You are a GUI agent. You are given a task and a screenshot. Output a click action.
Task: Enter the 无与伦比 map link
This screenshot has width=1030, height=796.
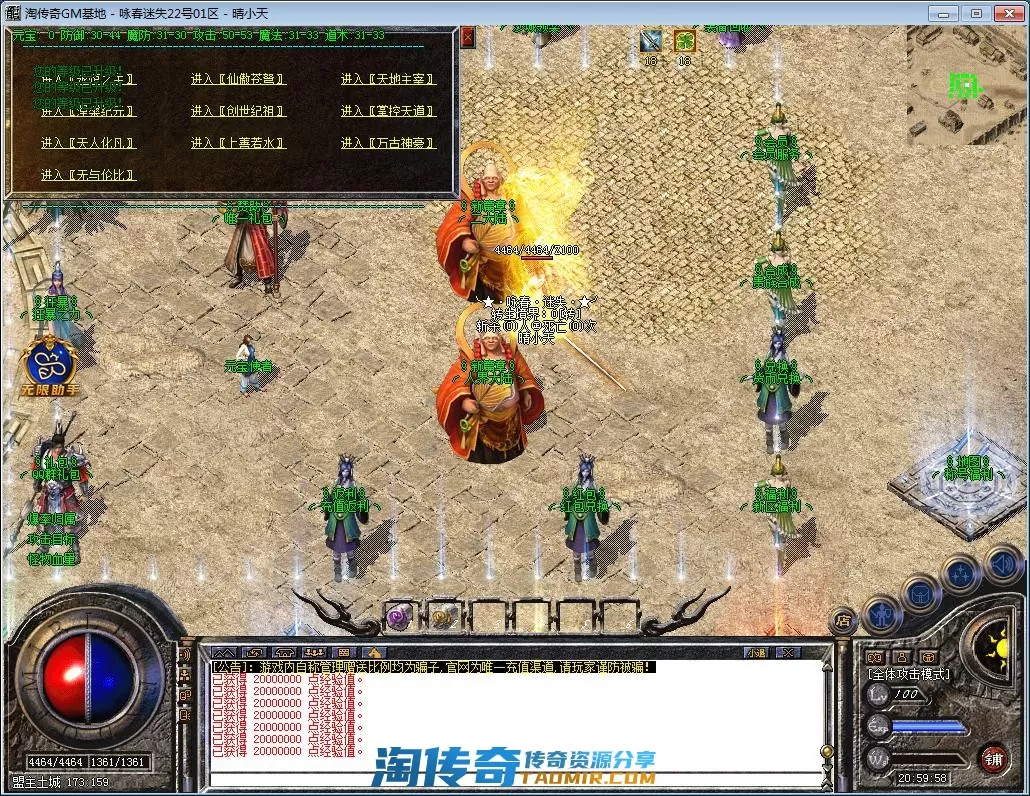coord(88,175)
